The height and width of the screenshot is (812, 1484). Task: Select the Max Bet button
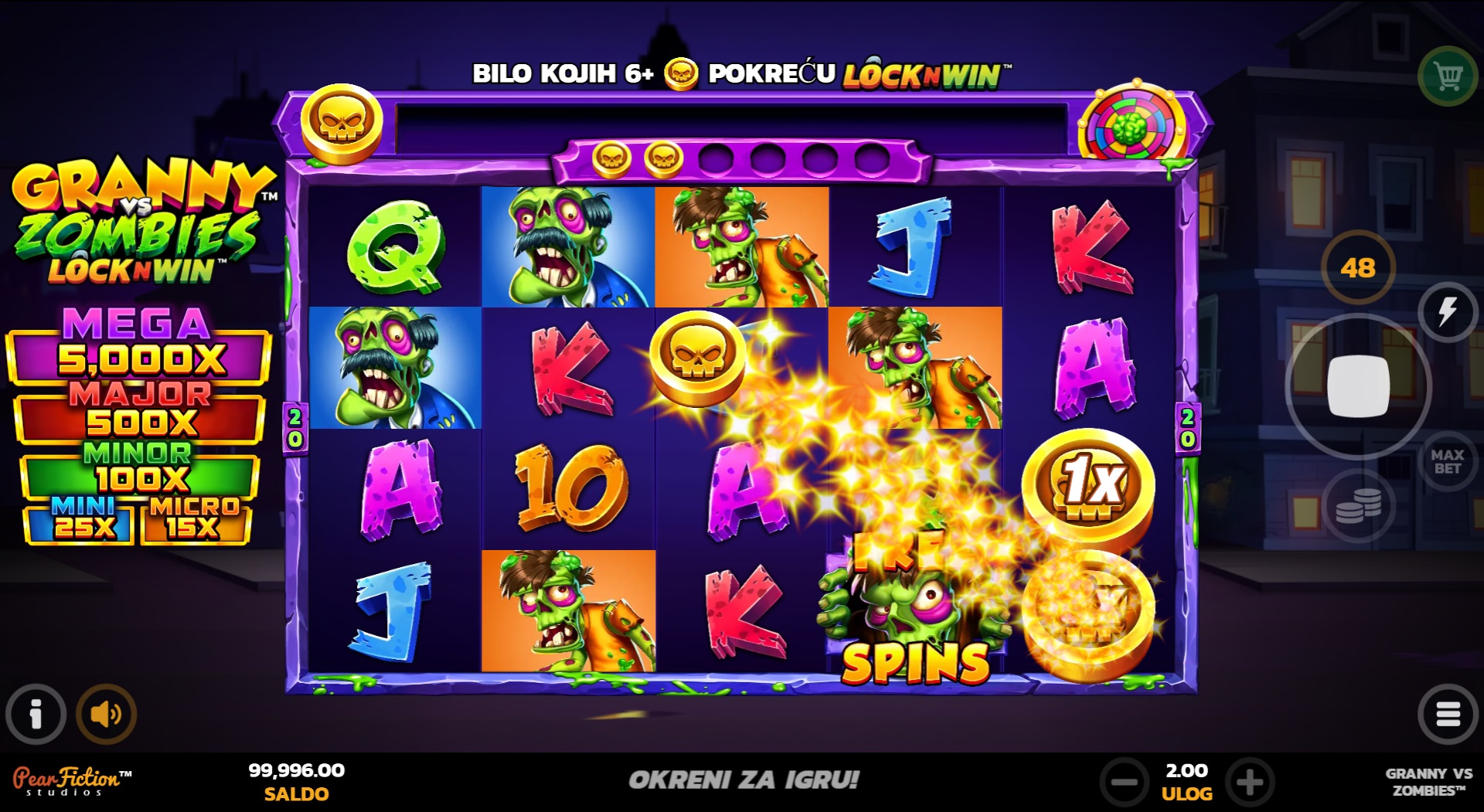tap(1447, 462)
